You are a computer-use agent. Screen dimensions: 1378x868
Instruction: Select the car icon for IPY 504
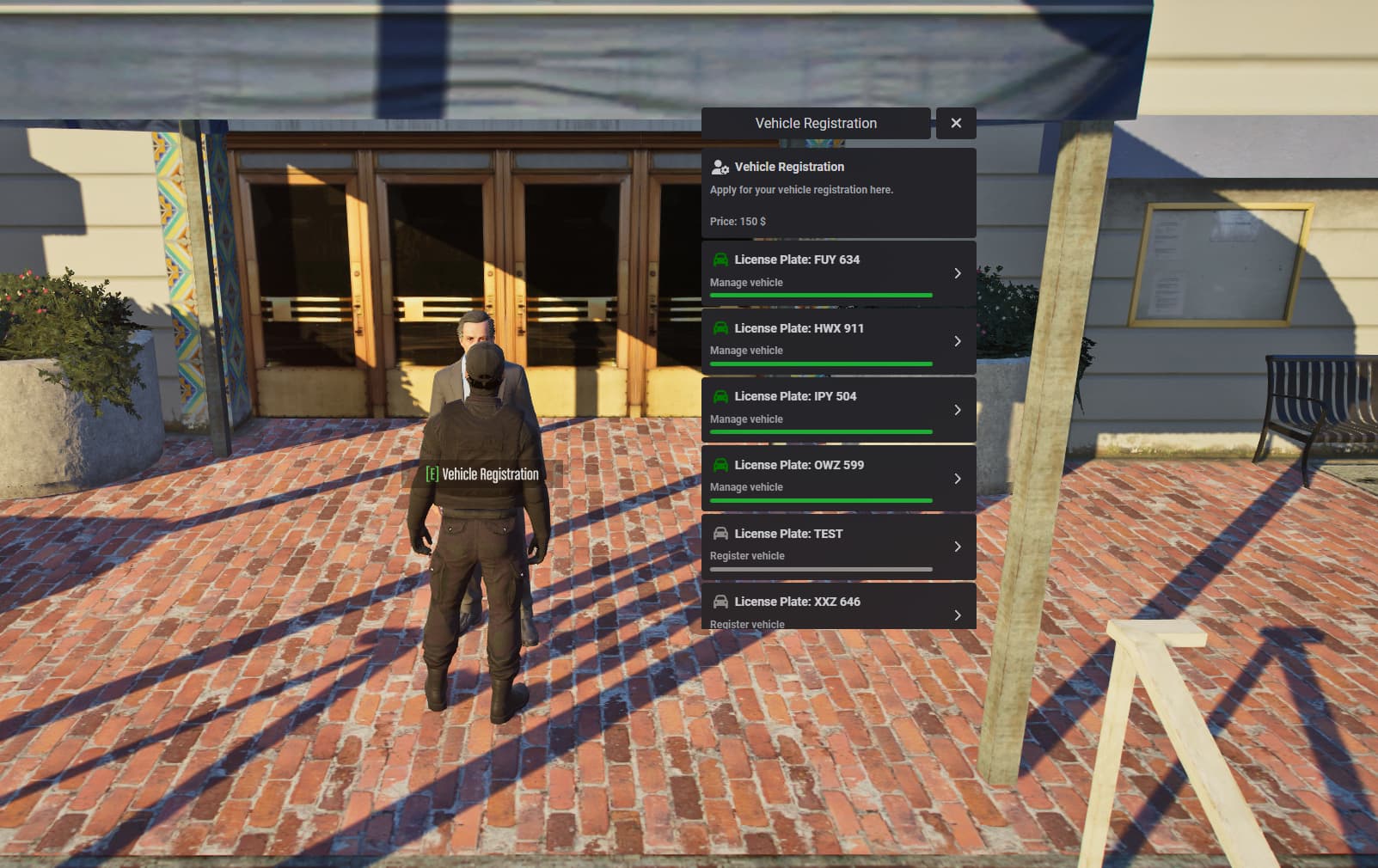[720, 396]
